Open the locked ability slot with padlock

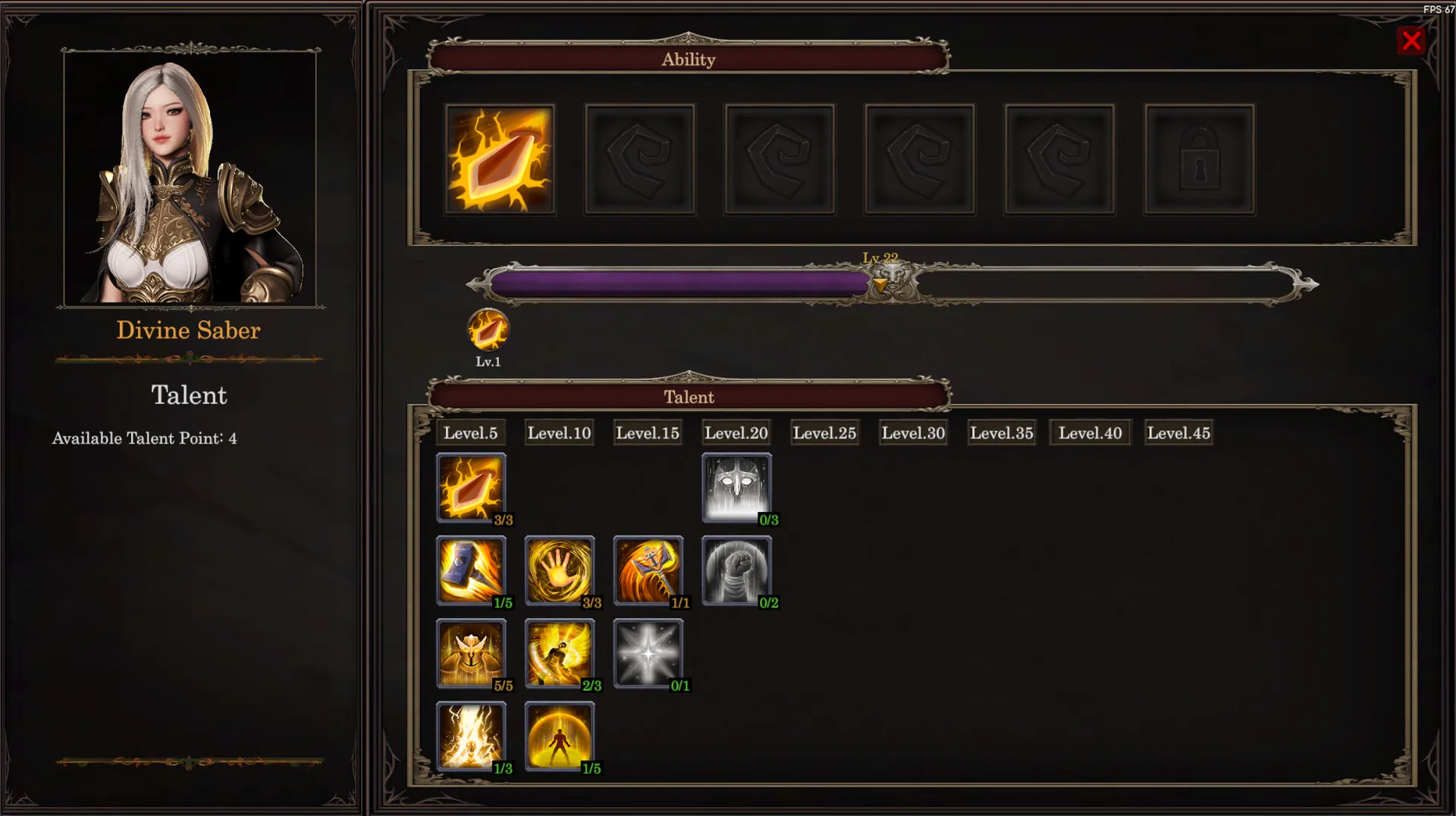tap(1199, 159)
